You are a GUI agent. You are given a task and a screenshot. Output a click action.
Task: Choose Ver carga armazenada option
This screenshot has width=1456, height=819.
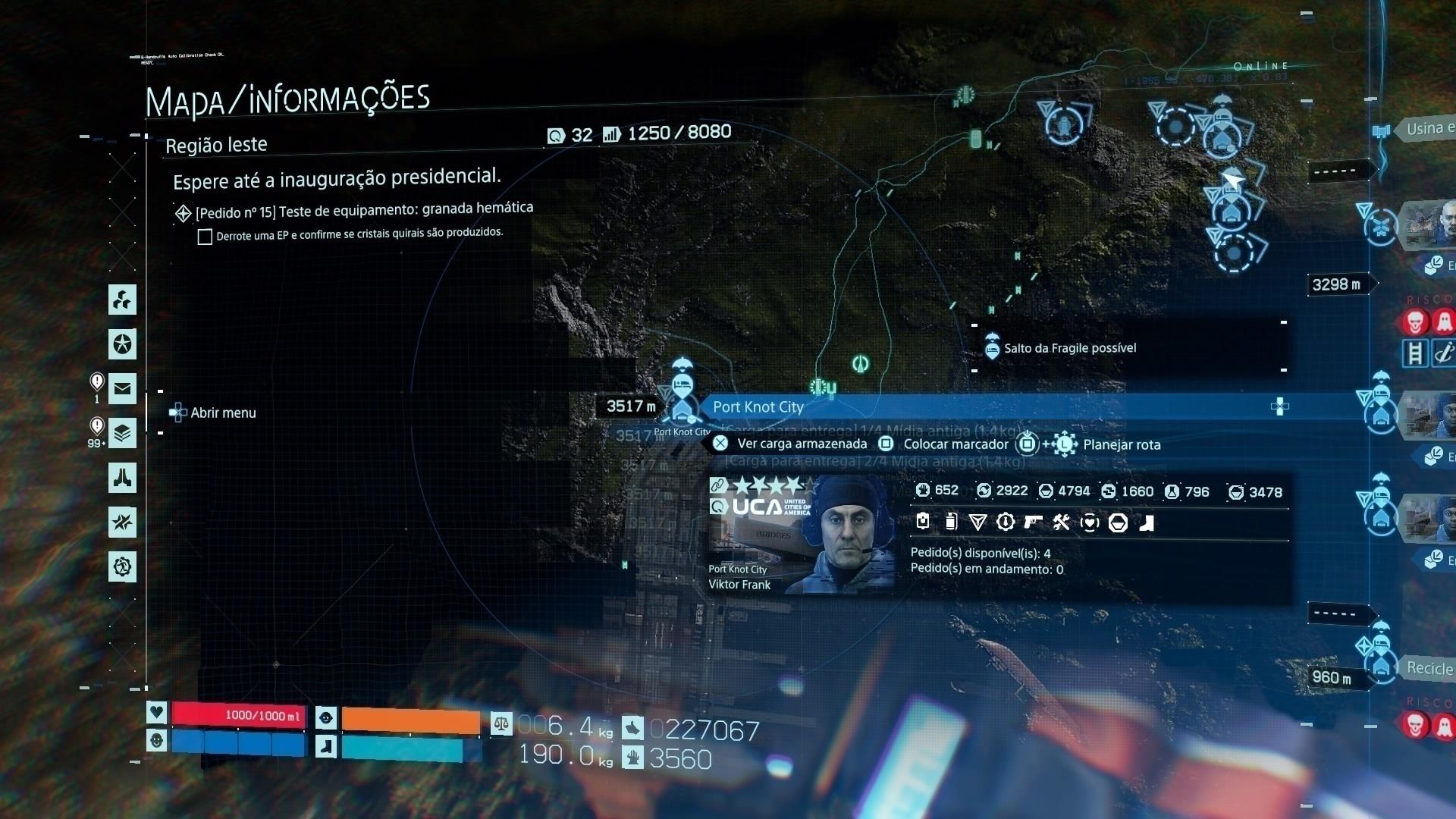coord(802,444)
